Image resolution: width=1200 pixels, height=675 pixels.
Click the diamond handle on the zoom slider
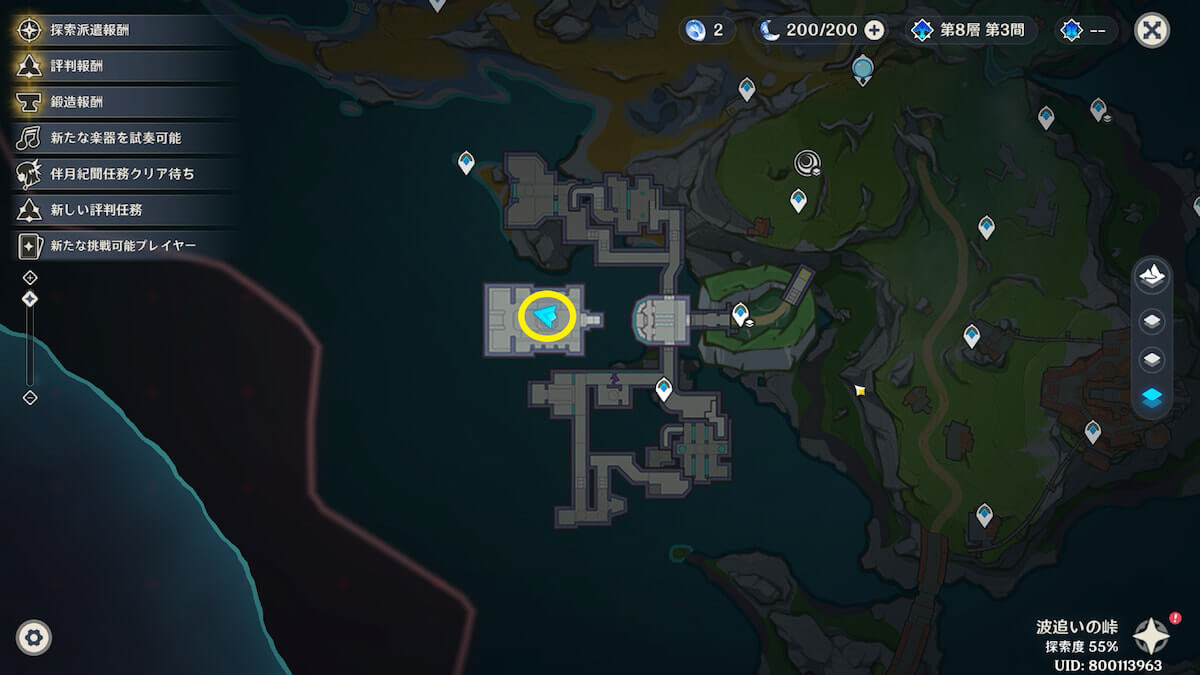point(30,298)
